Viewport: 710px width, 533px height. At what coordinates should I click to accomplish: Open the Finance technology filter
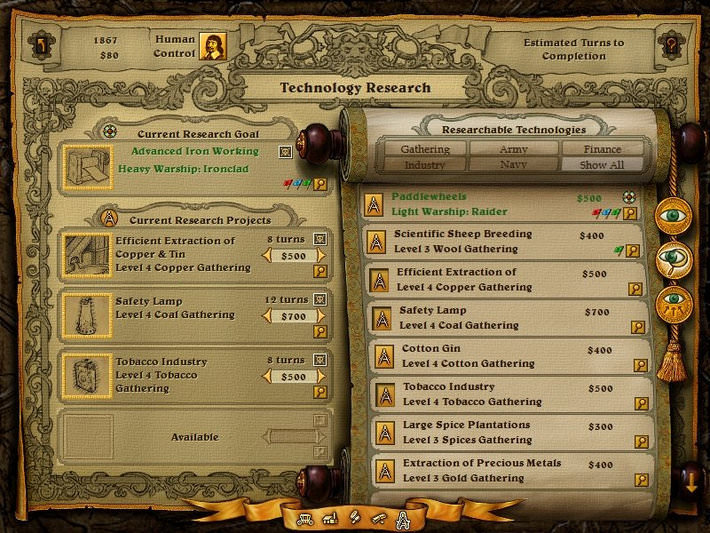coord(603,149)
